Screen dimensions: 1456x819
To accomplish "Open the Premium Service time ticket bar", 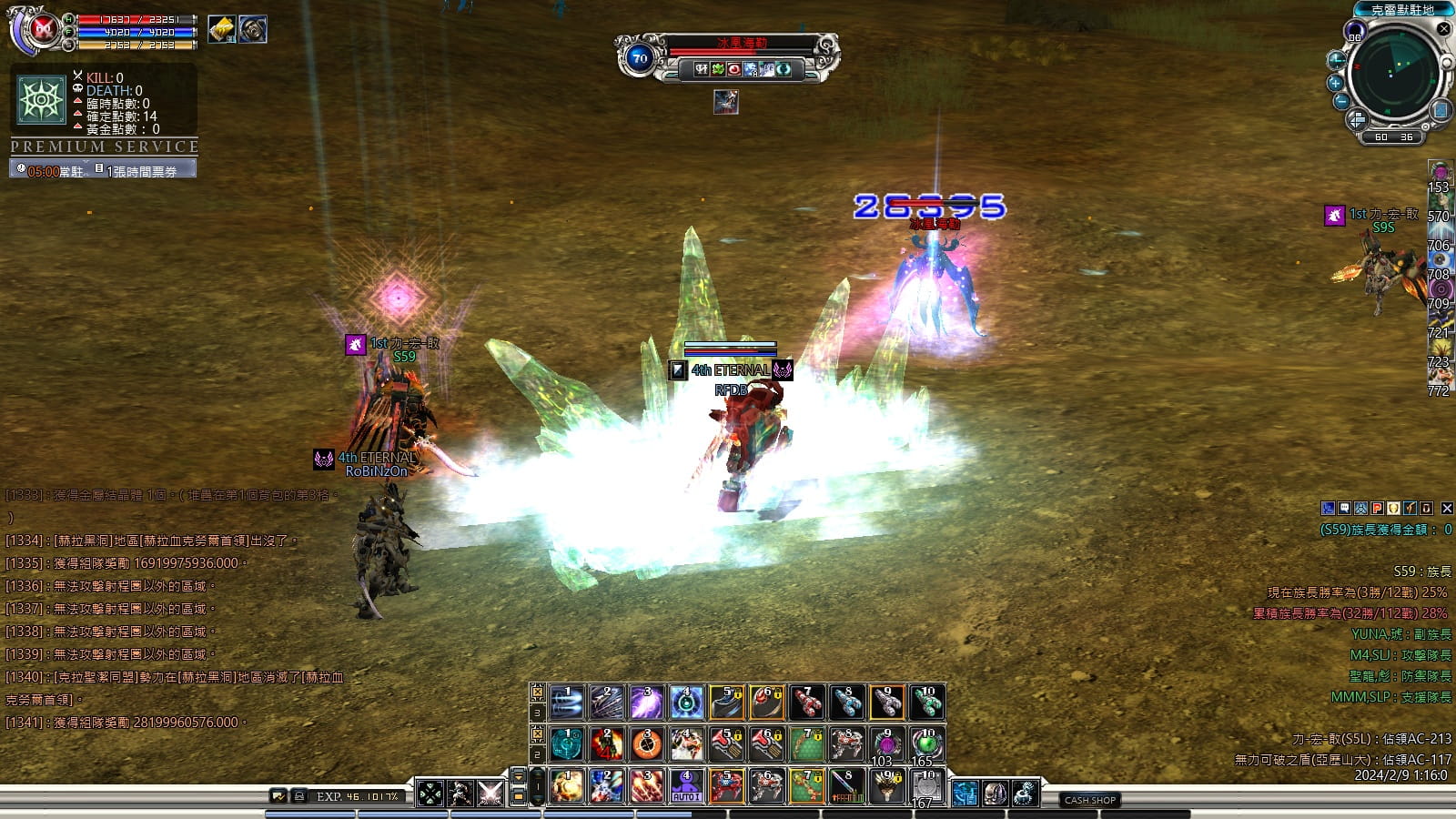I will point(103,169).
